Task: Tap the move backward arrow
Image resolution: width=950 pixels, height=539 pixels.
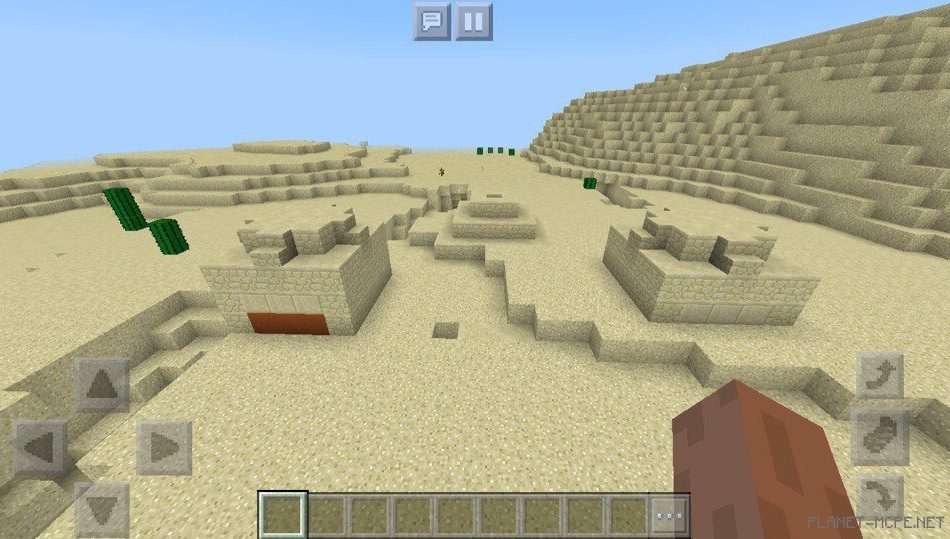Action: [x=102, y=508]
